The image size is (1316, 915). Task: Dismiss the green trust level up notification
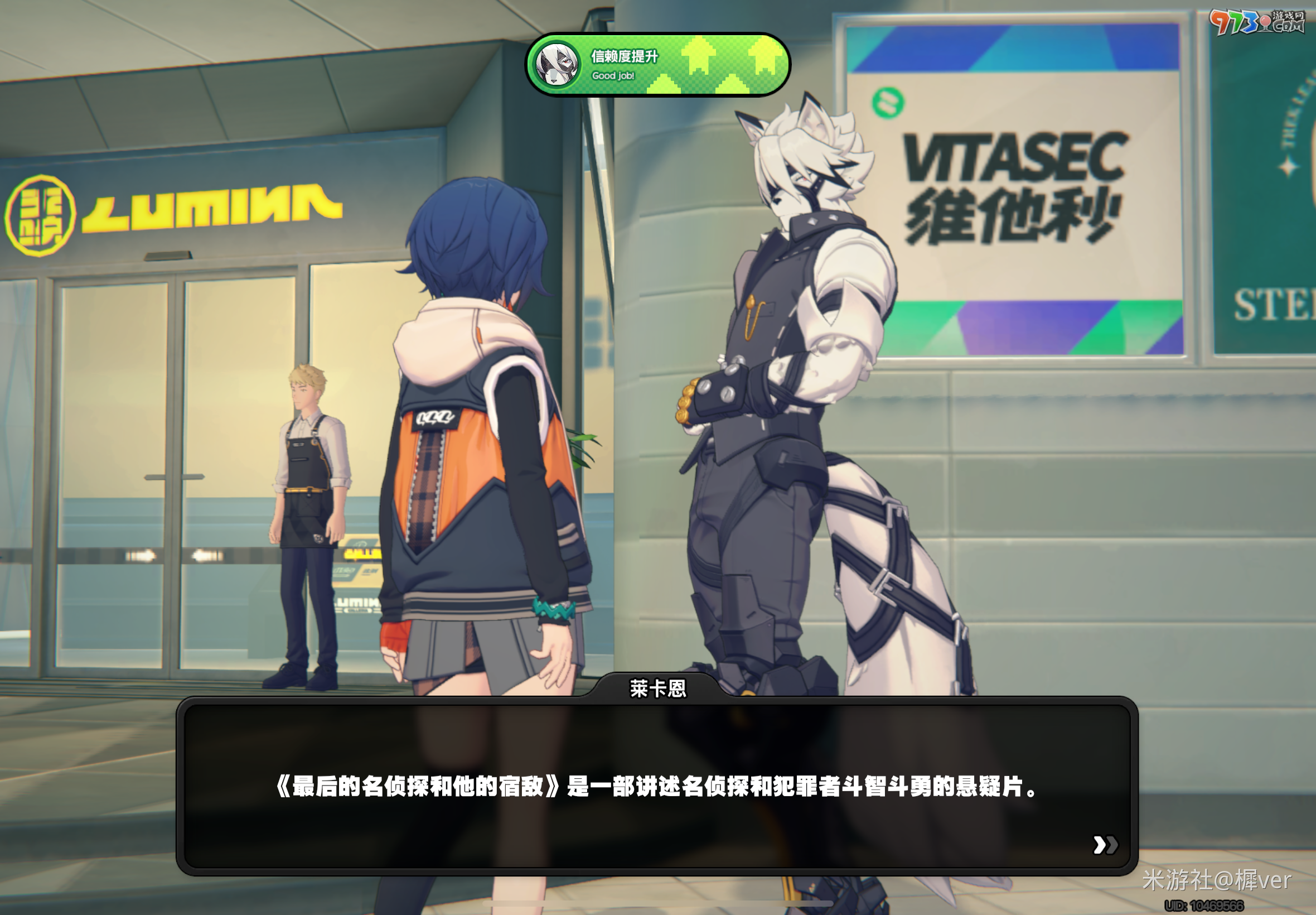tap(657, 65)
